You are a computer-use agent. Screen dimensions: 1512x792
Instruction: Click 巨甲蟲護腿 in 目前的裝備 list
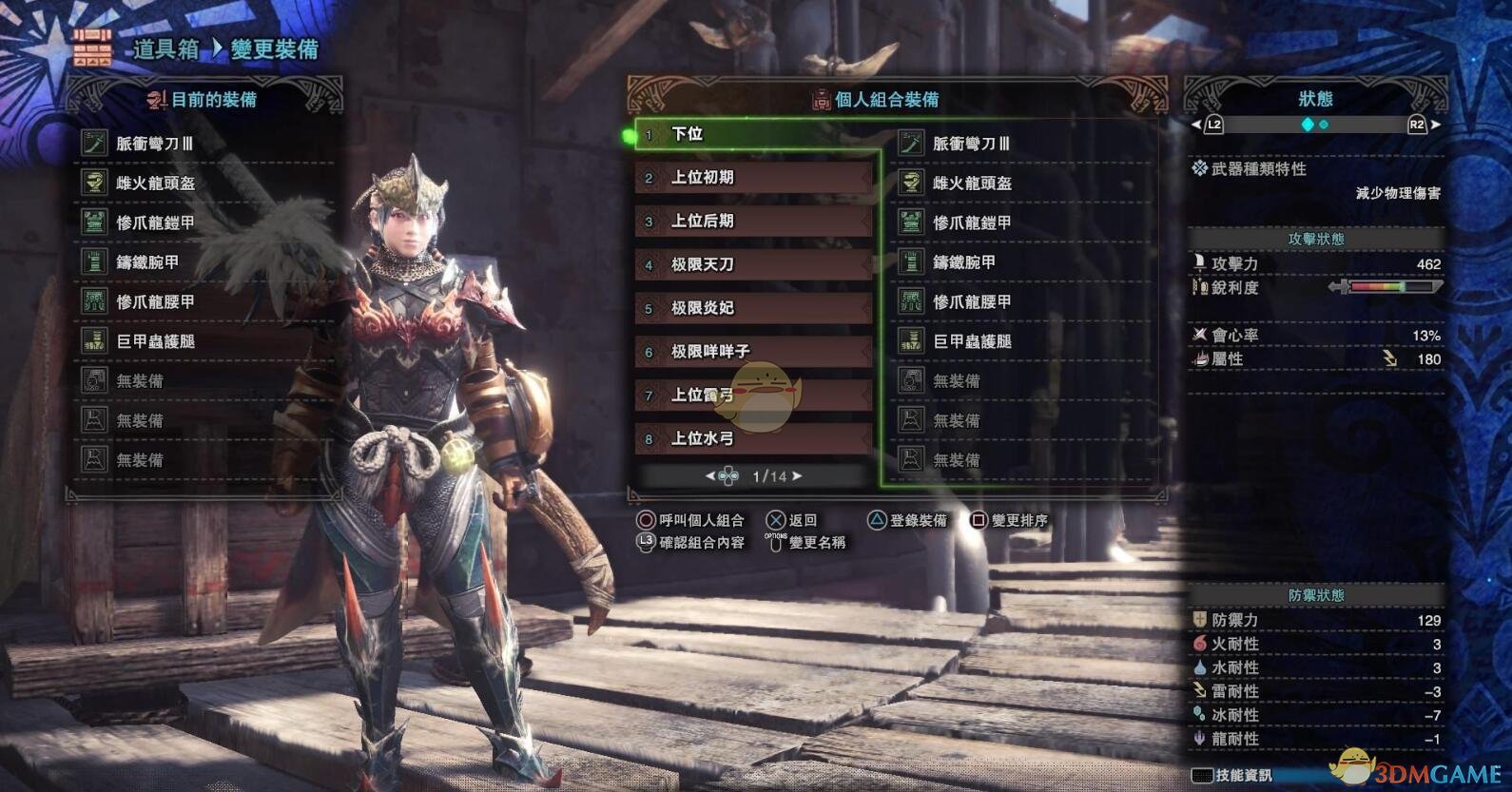(155, 341)
